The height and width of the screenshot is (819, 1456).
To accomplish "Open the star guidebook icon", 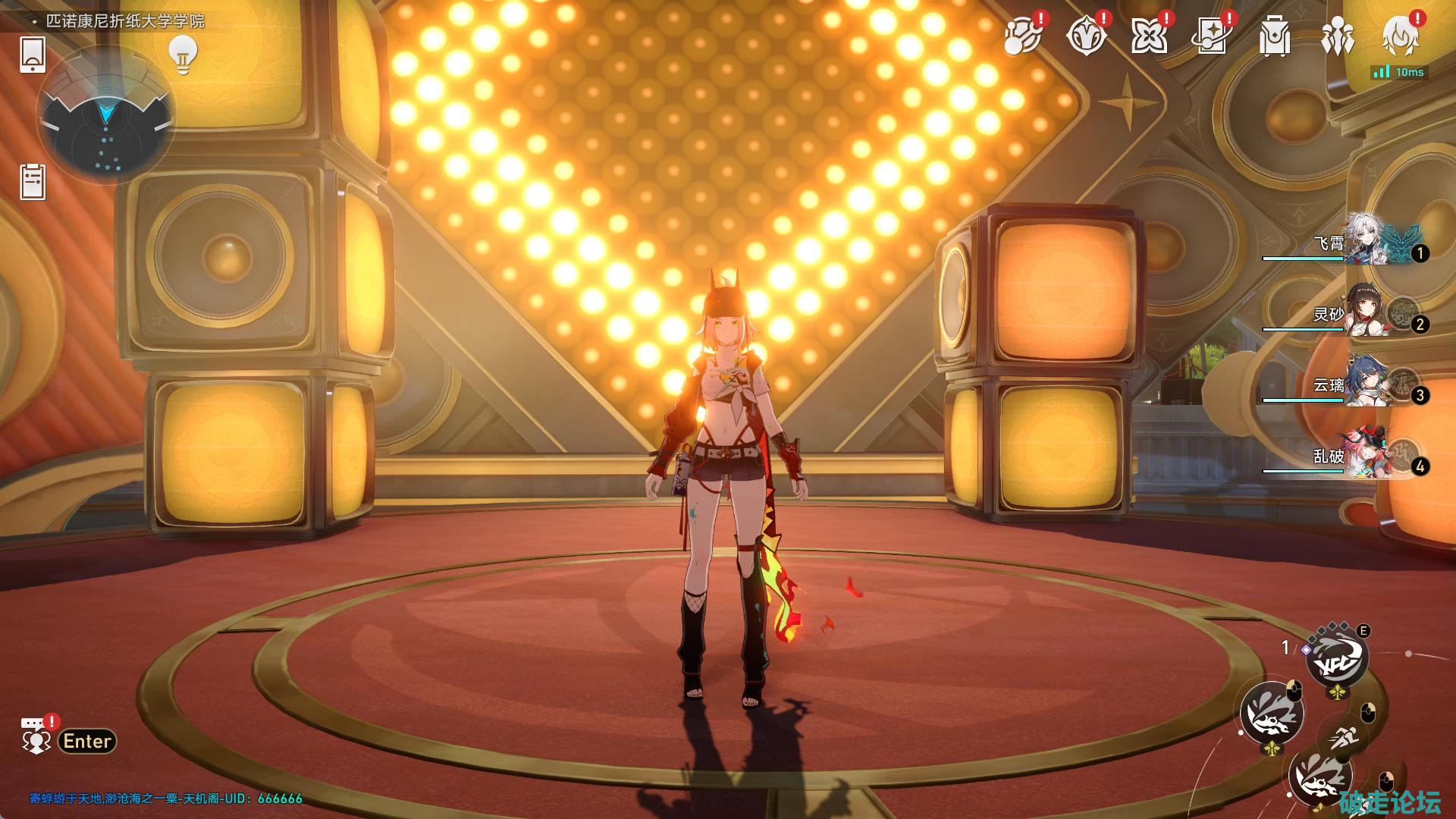I will point(1211,36).
